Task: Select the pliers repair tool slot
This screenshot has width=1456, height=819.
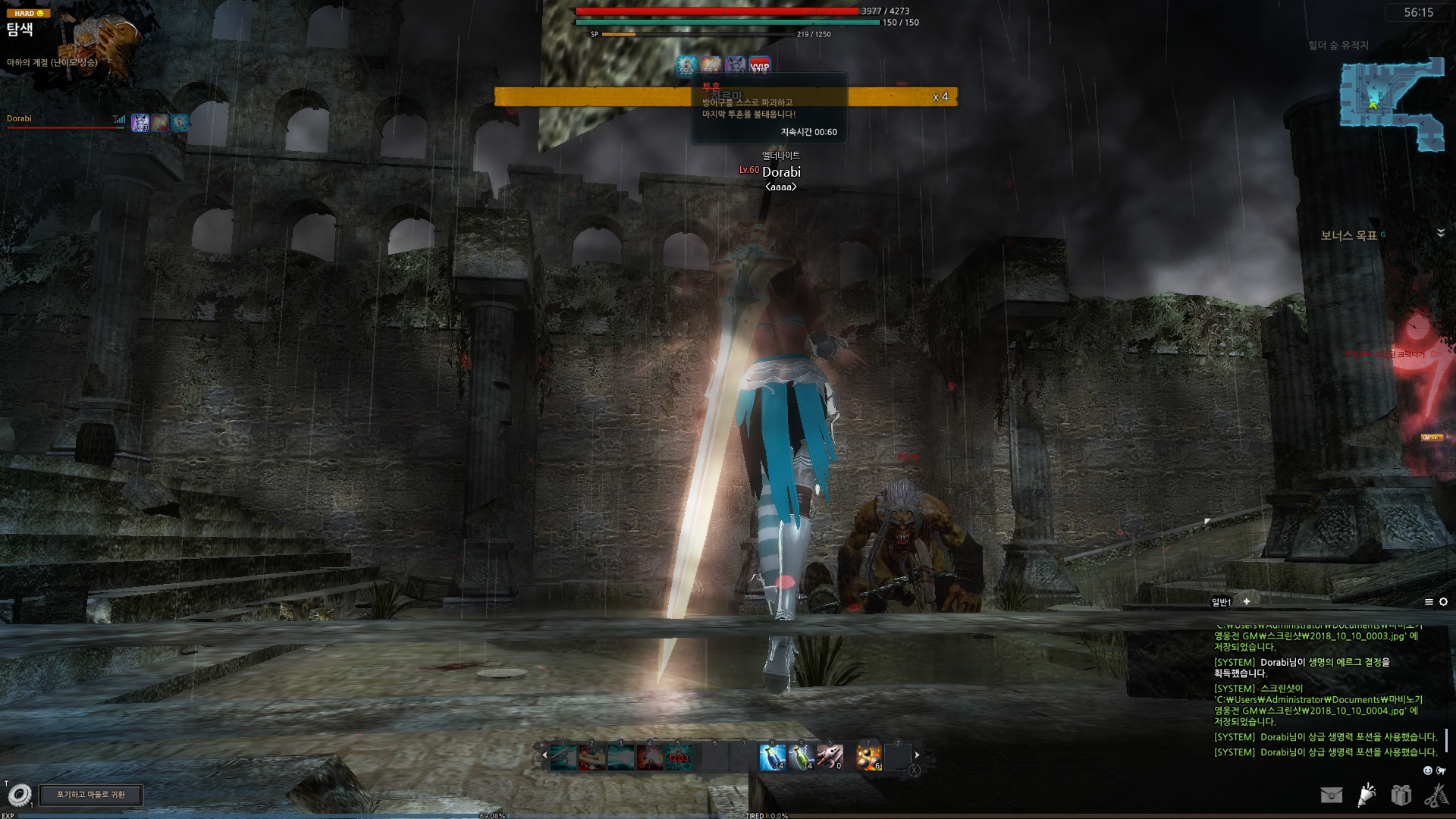Action: tap(830, 757)
